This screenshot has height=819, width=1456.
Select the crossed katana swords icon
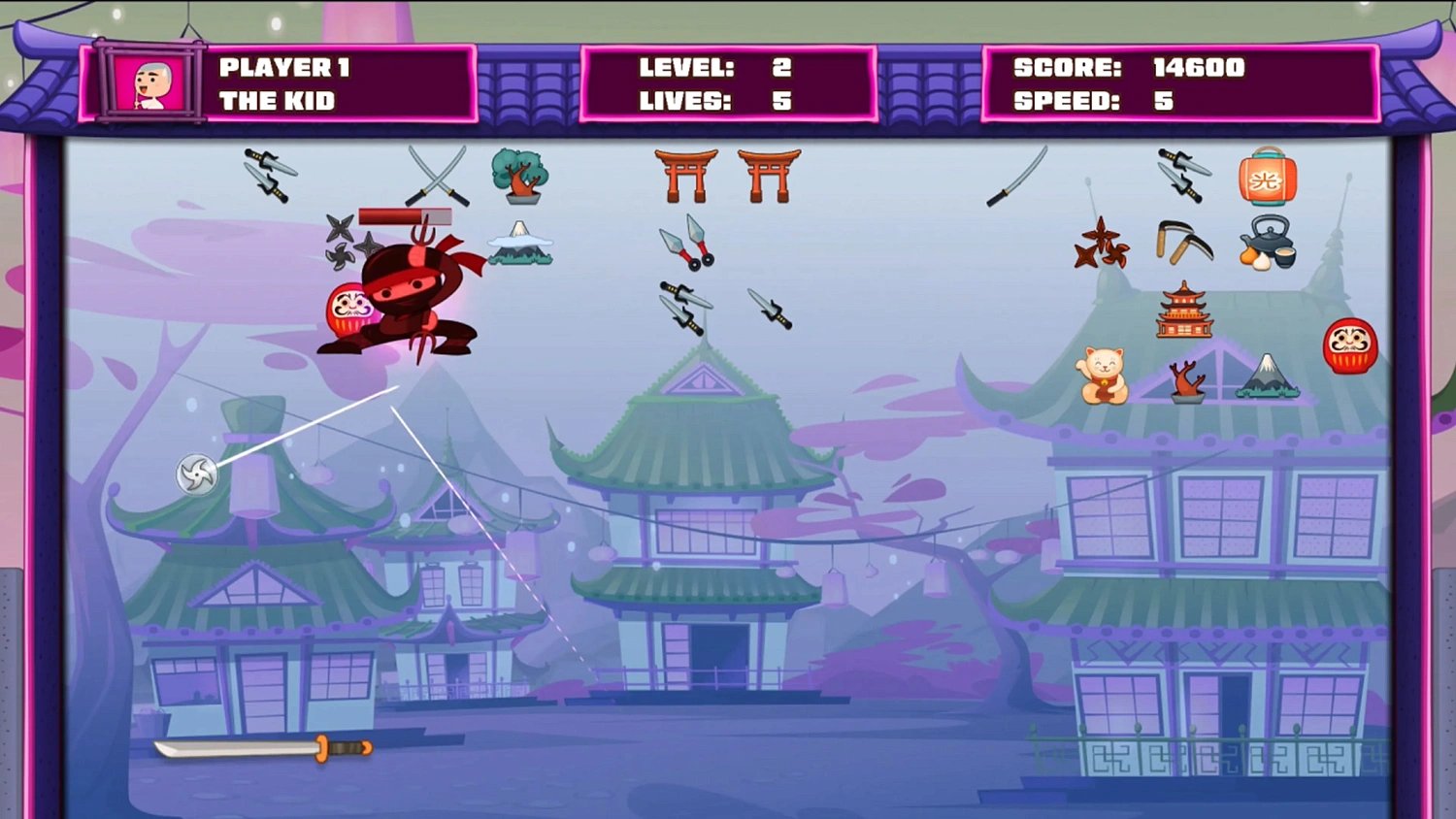[437, 177]
